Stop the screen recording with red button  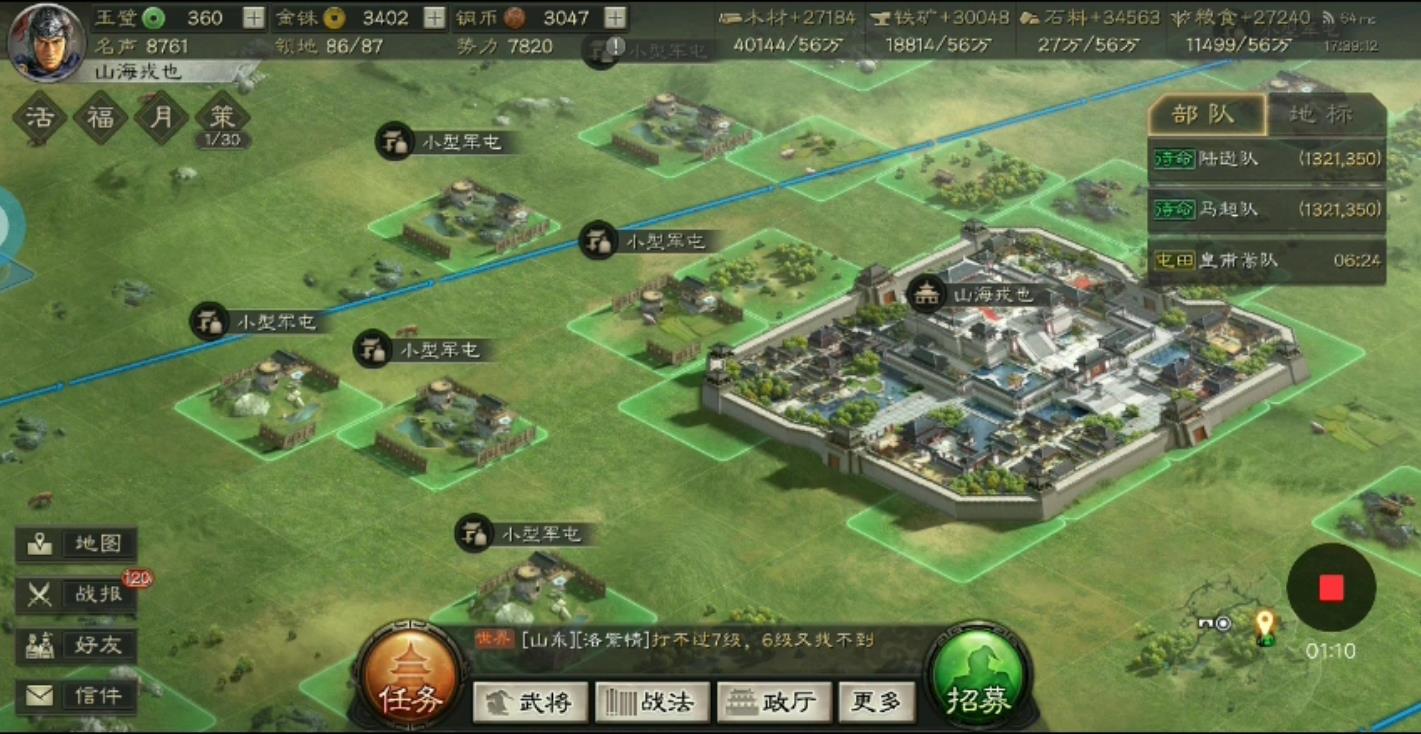coord(1330,588)
